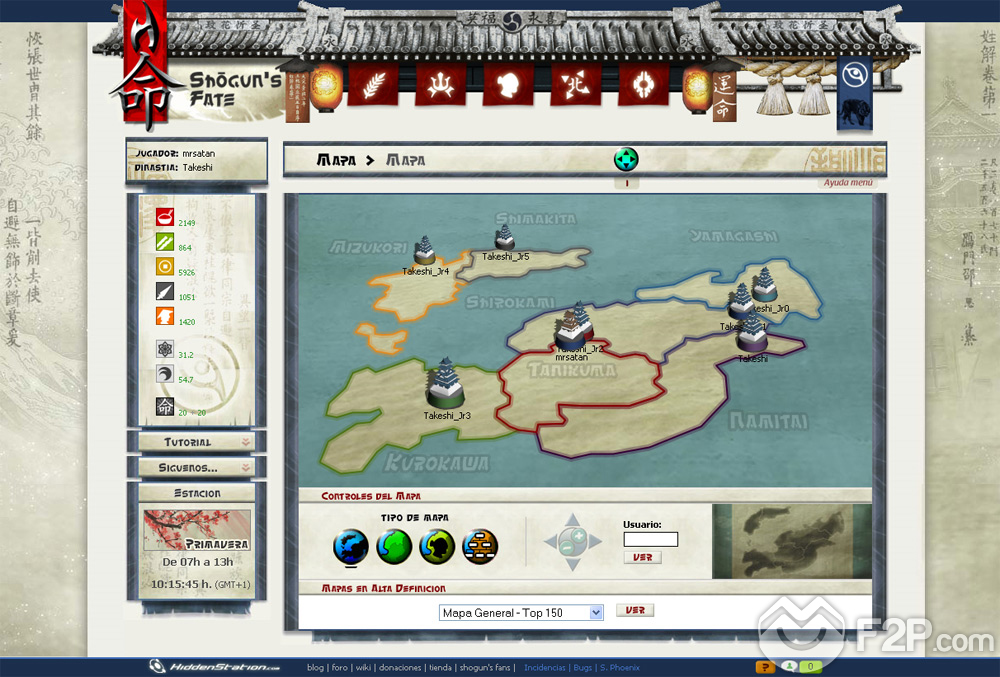Click the blue tiger banner

[854, 110]
